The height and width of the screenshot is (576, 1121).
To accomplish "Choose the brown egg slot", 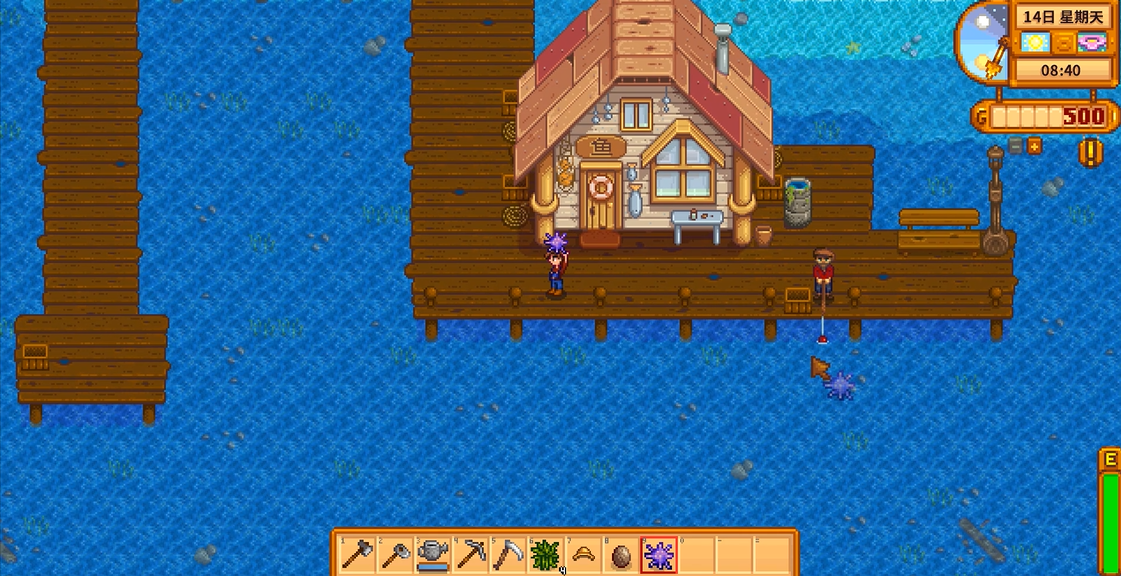I will tap(621, 554).
